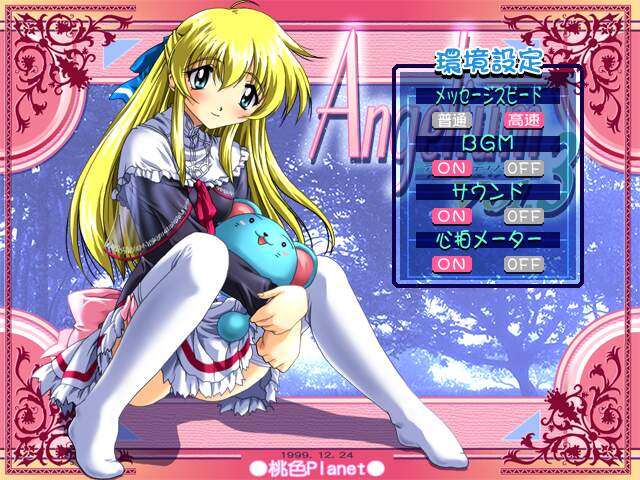Disable 心拍メーター with OFF

tap(522, 264)
